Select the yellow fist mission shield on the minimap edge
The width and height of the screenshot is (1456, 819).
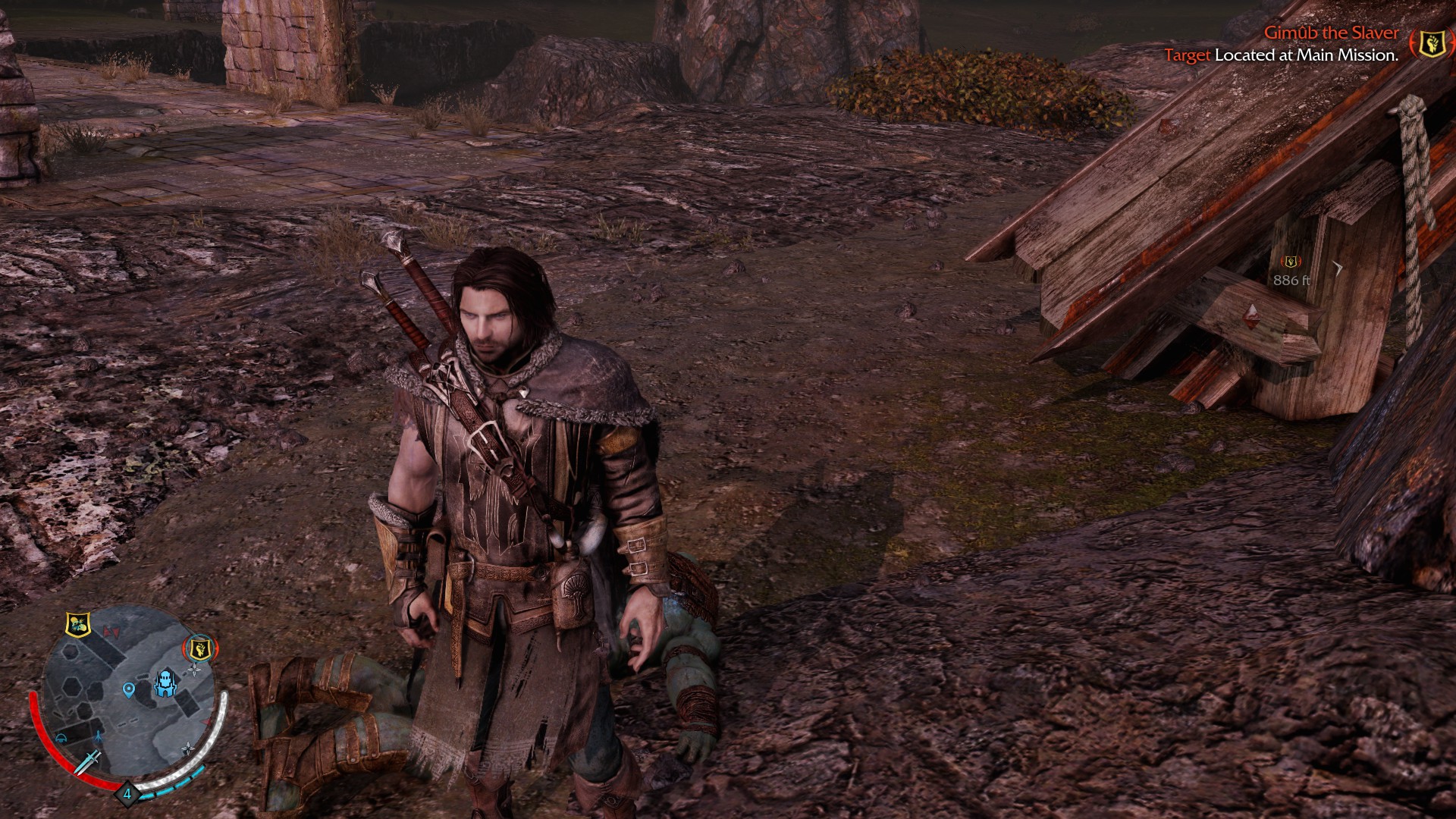199,648
